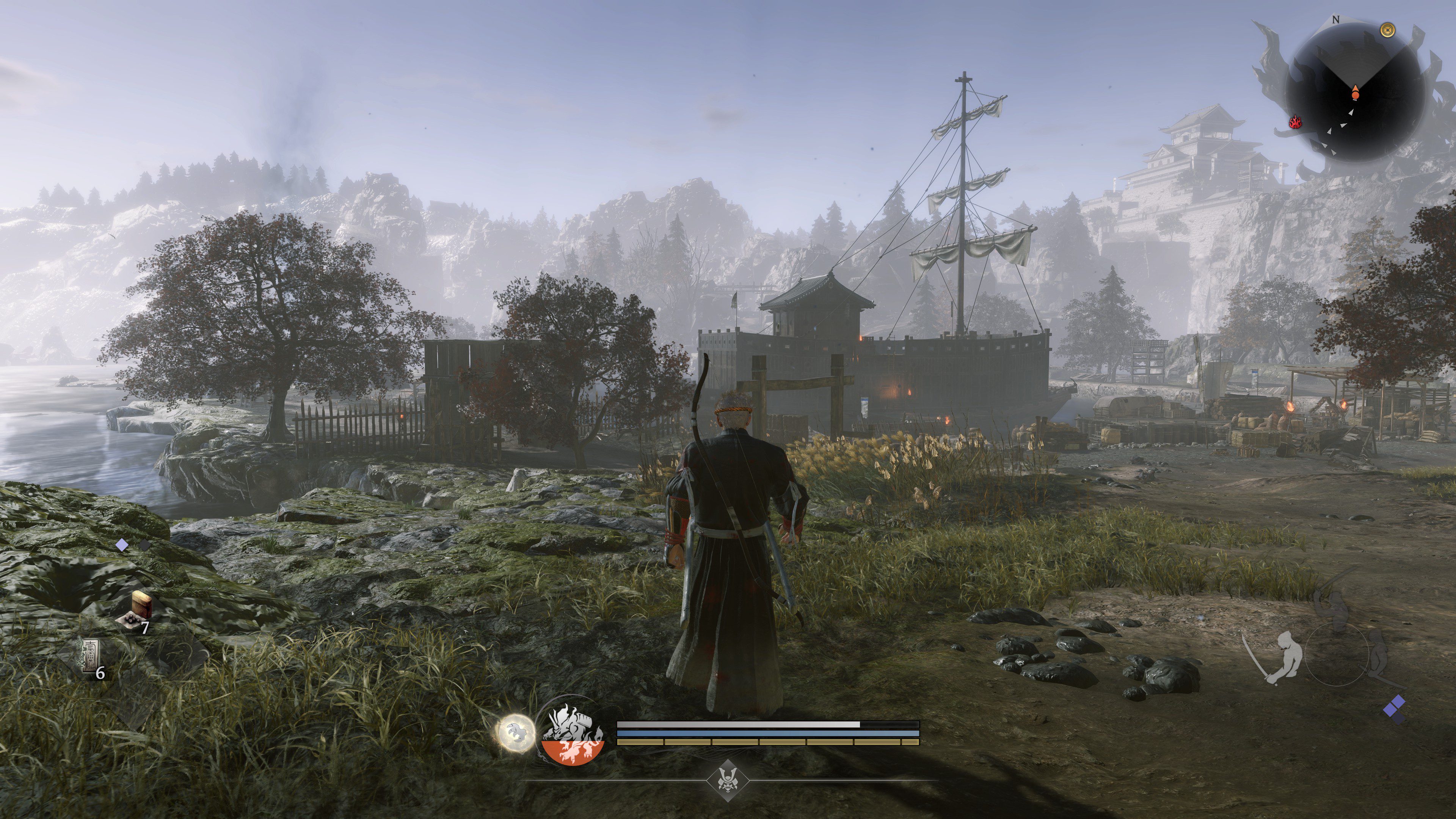Select the samurai helmet style emblem
Screen dimensions: 1456x819
[x=727, y=781]
